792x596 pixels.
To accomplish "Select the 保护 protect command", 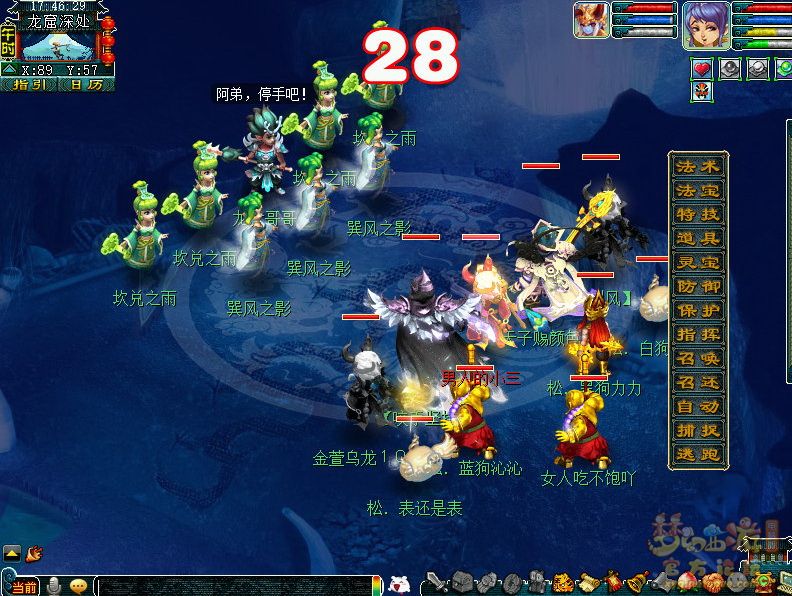I will pos(698,311).
